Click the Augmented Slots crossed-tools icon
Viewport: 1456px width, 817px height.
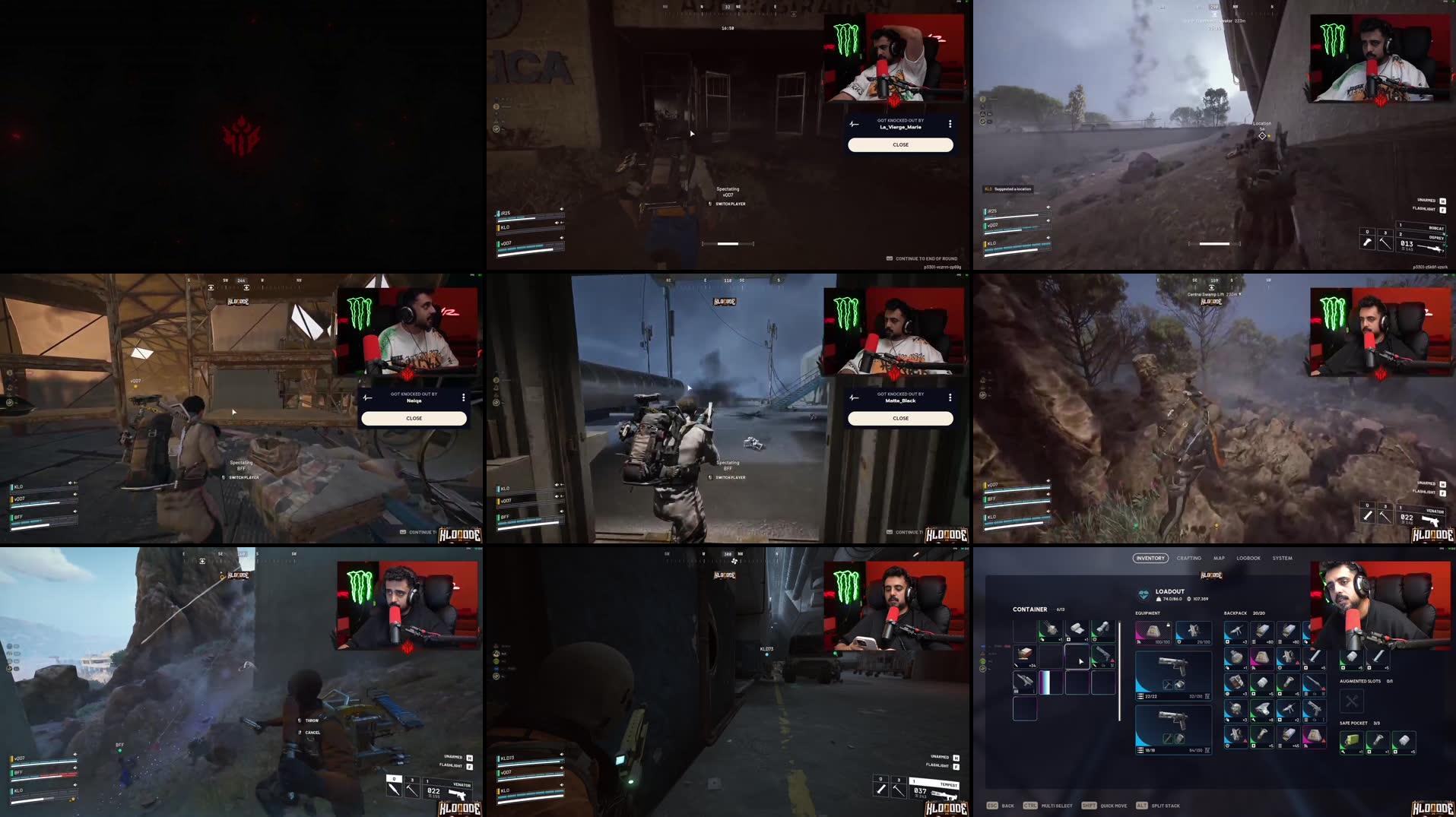coord(1351,702)
